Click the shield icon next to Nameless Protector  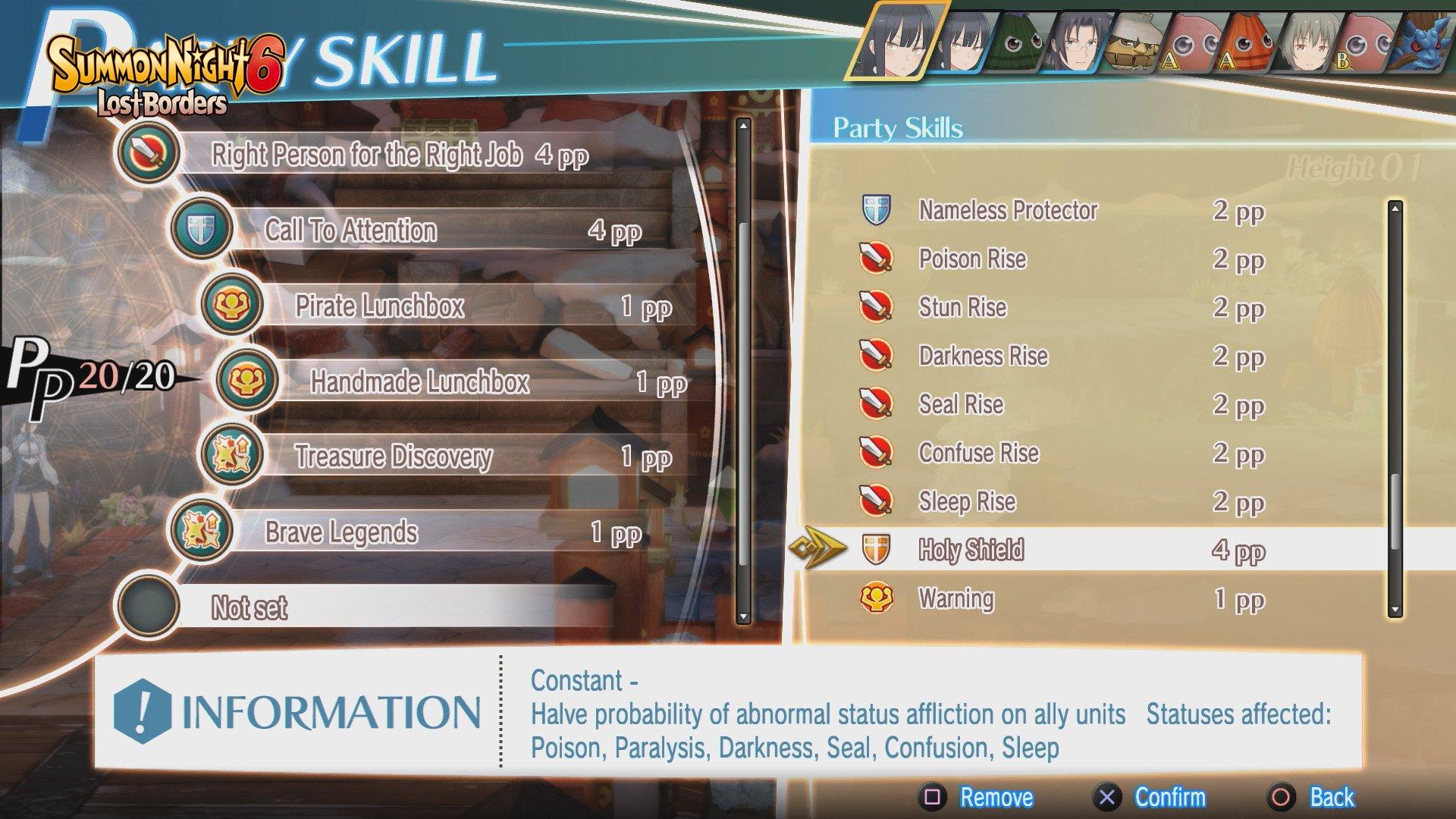coord(877,212)
